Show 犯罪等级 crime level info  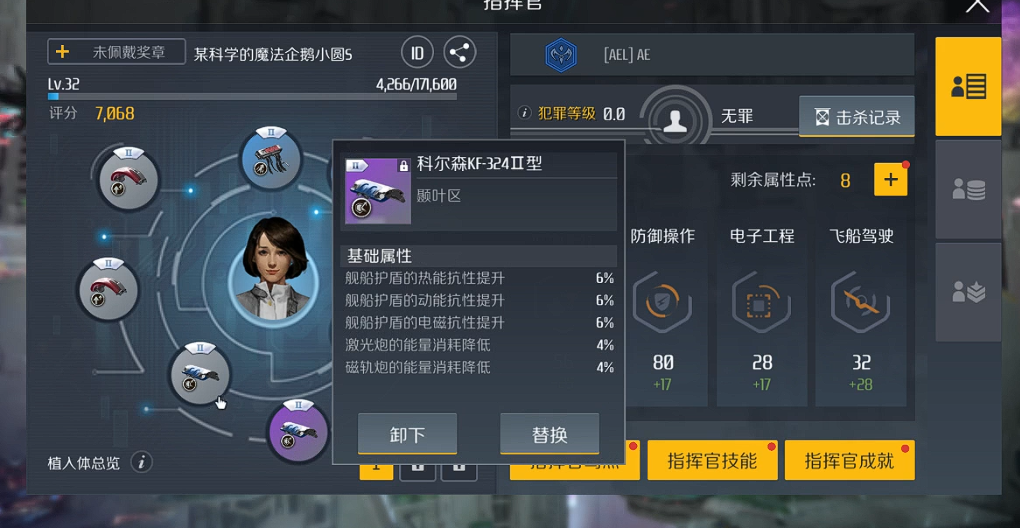tap(524, 114)
